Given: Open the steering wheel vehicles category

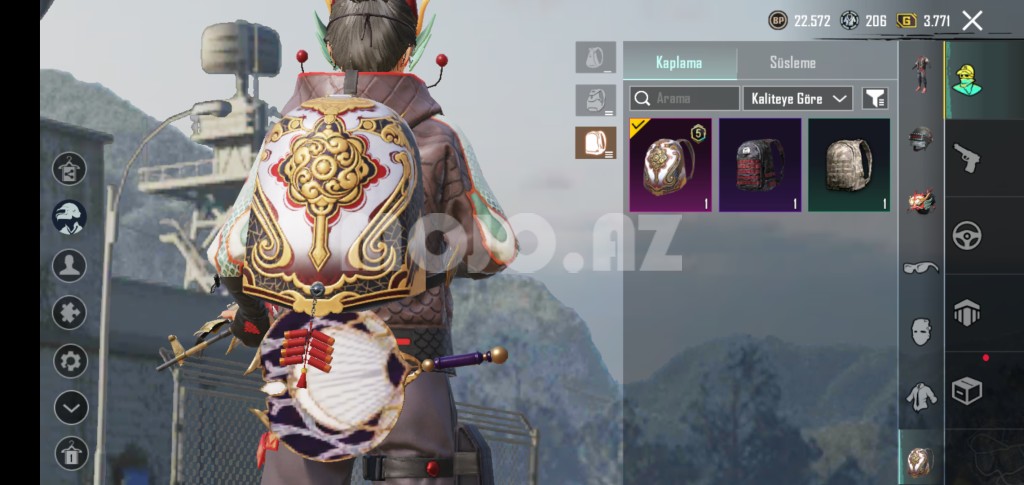Looking at the screenshot, I should tap(967, 235).
